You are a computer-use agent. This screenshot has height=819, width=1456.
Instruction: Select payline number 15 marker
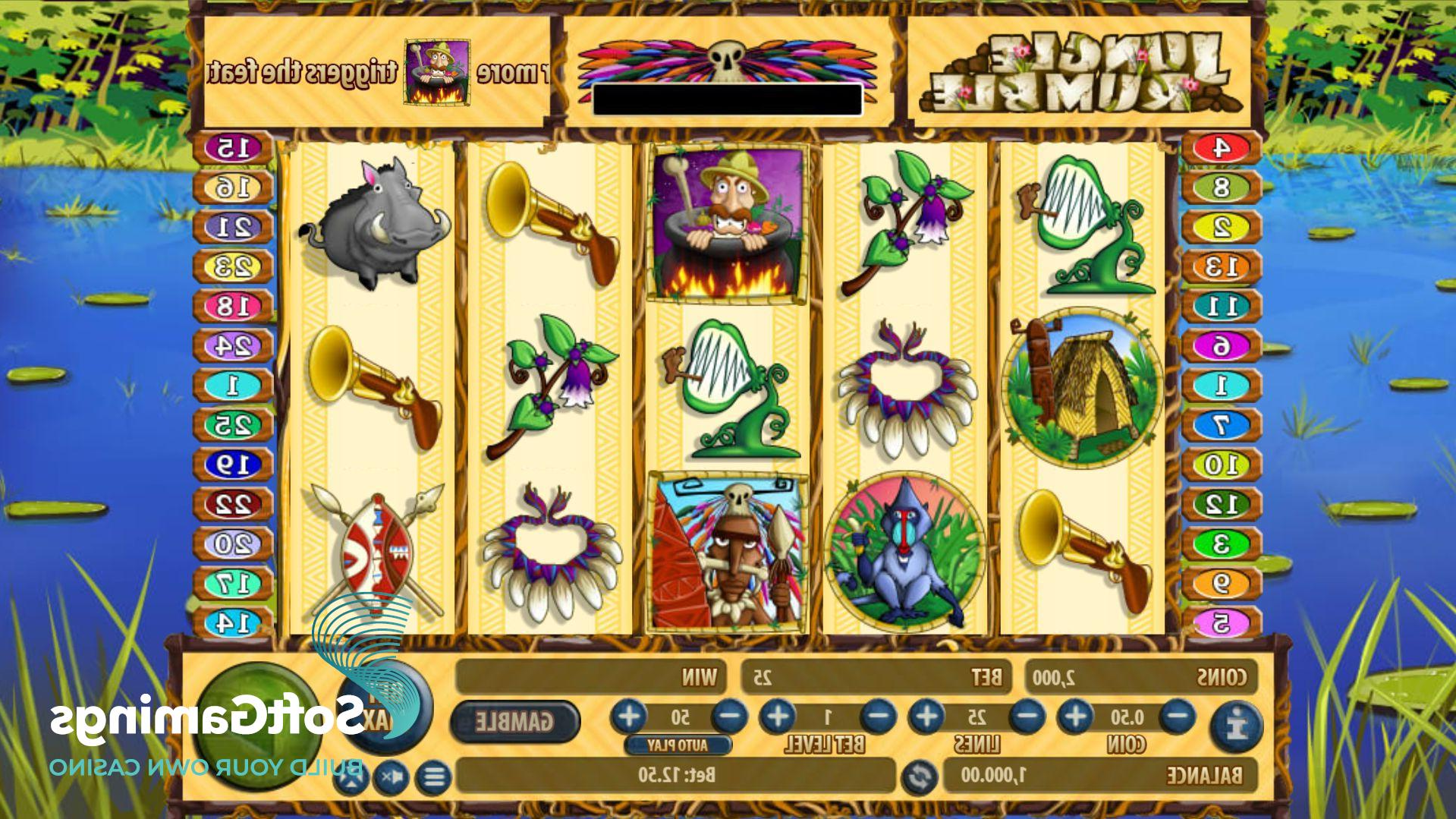coord(233,148)
